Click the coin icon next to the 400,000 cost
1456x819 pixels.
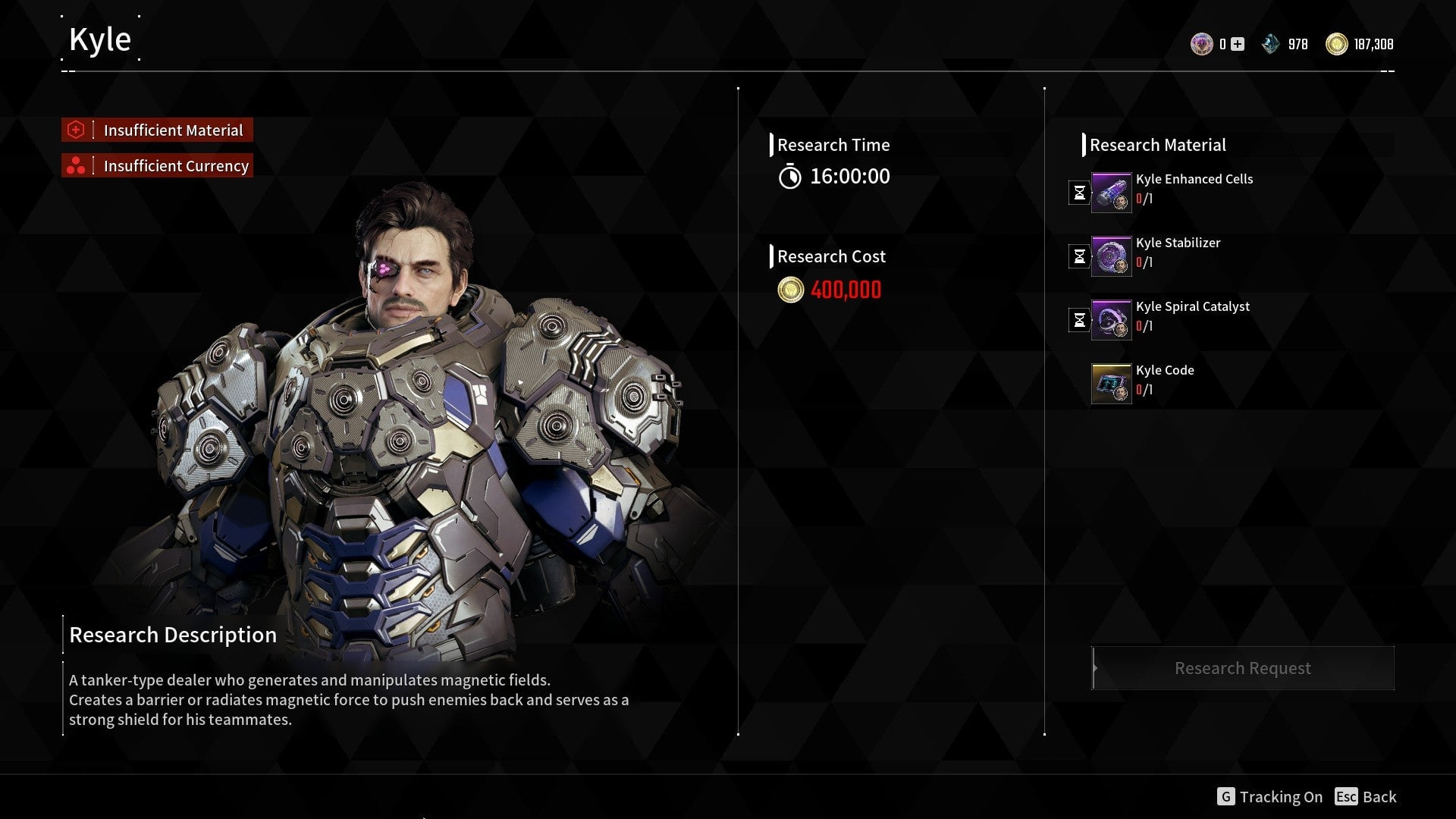(789, 290)
